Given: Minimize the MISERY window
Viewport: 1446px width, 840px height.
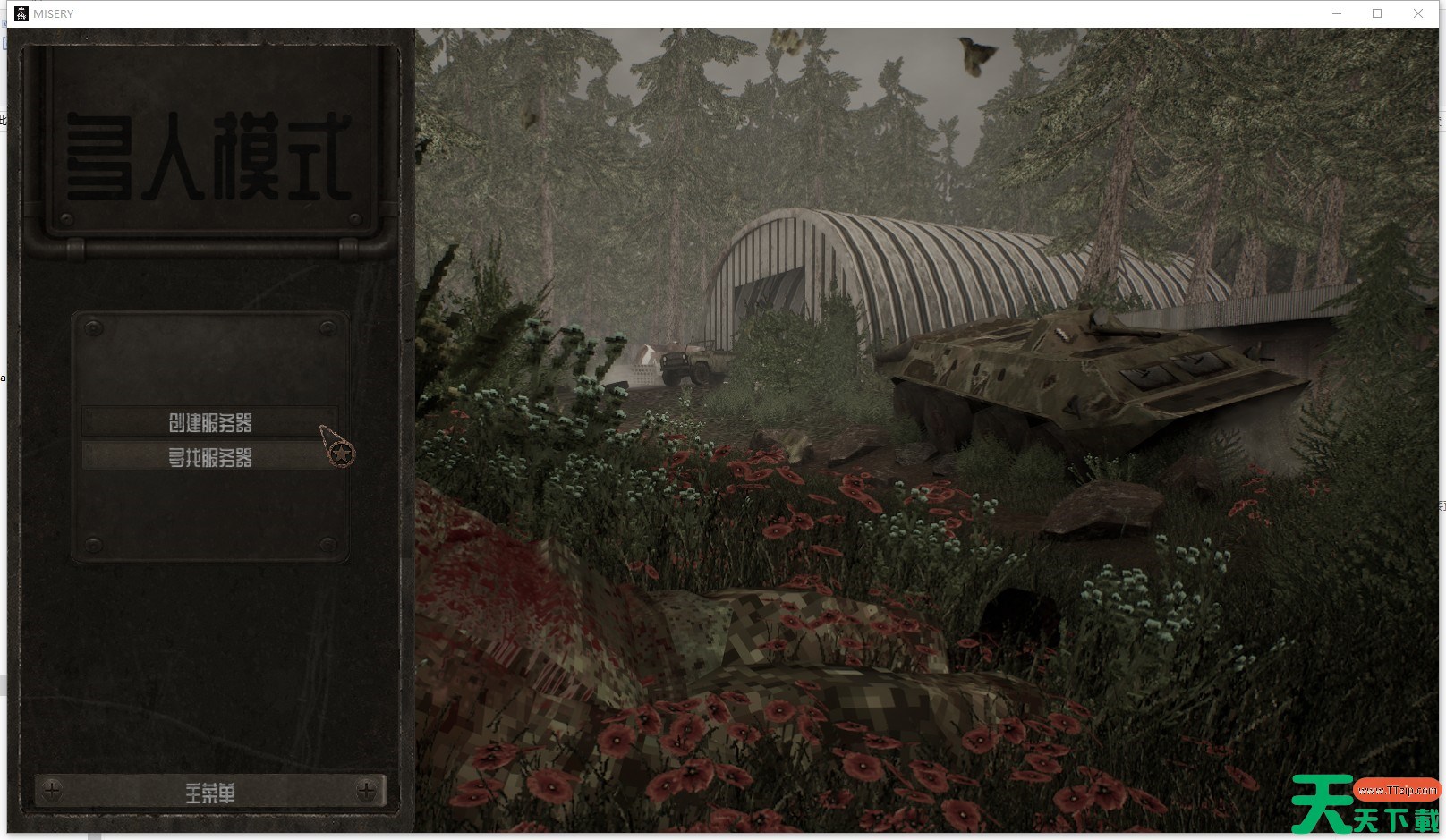Looking at the screenshot, I should [1337, 13].
